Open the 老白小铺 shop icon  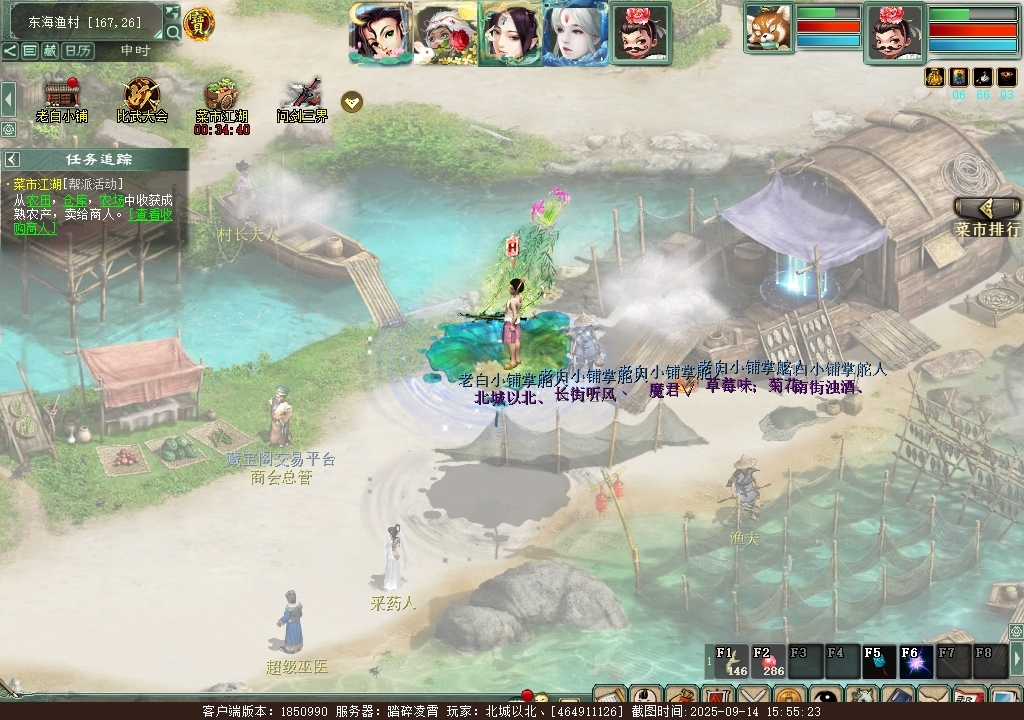62,96
